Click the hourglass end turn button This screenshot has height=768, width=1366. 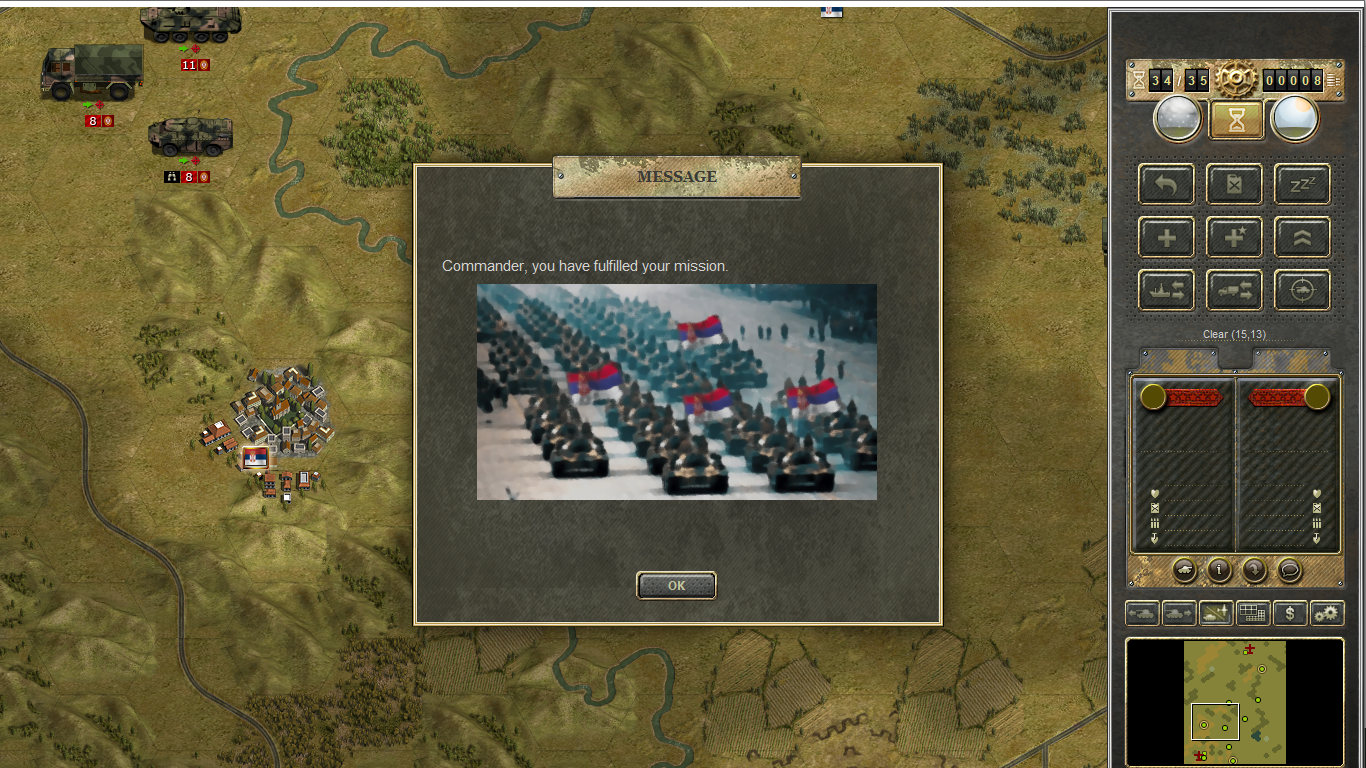tap(1236, 119)
